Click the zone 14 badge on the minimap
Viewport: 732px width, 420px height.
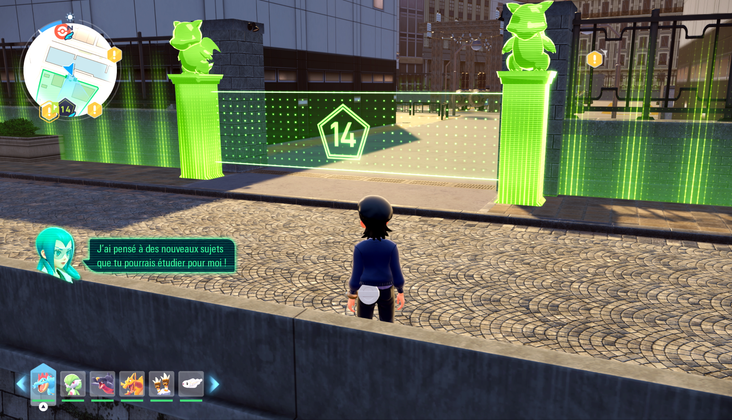[66, 108]
